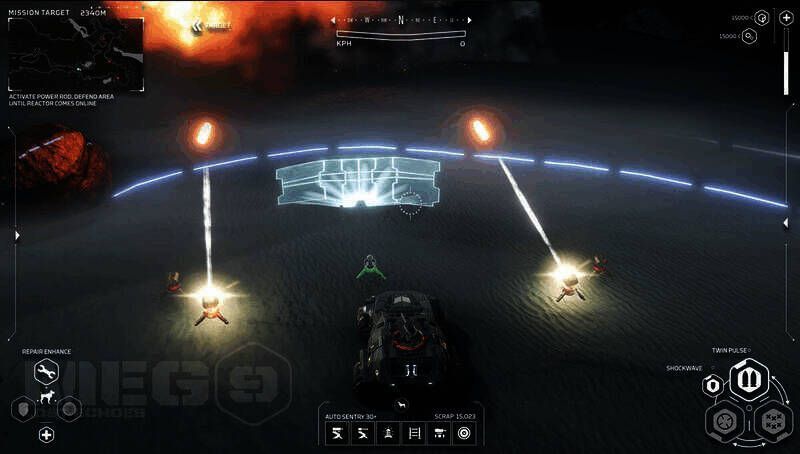Use the plus-cross heal hexagon icon
Viewport: 800px width, 454px height.
coord(46,434)
